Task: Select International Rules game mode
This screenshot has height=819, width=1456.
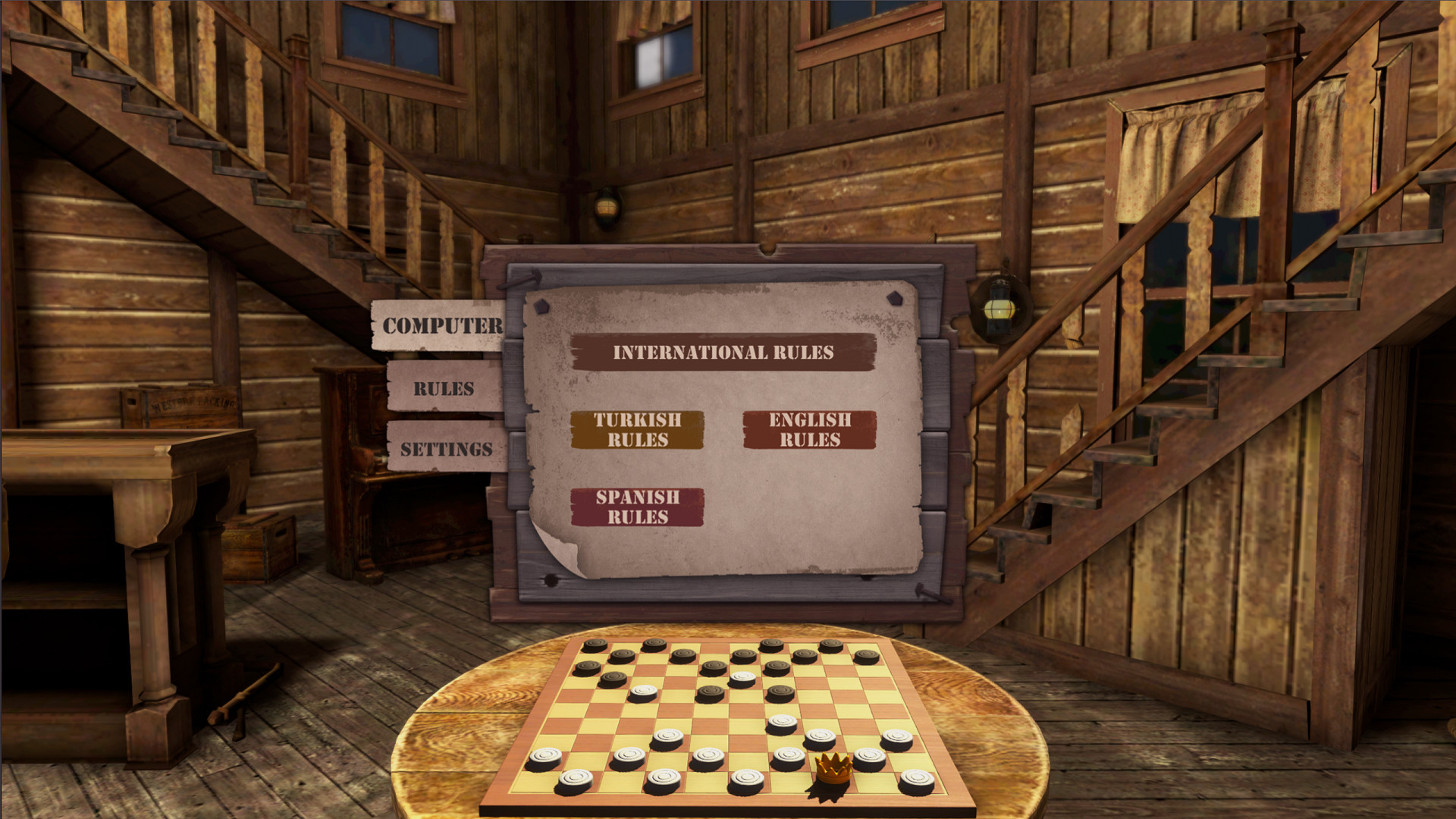Action: [723, 352]
